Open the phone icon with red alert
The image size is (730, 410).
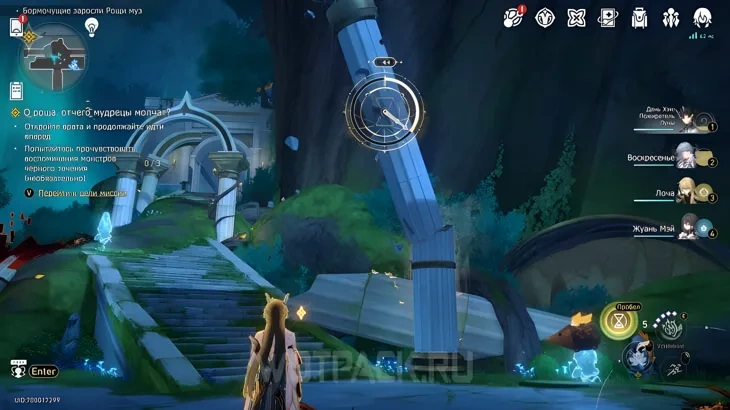16,26
